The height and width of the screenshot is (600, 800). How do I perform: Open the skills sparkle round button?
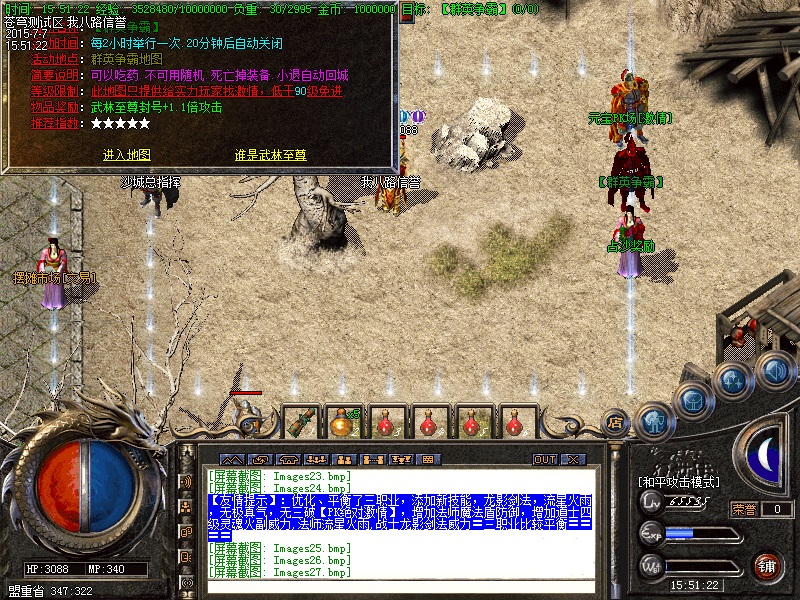tap(732, 380)
